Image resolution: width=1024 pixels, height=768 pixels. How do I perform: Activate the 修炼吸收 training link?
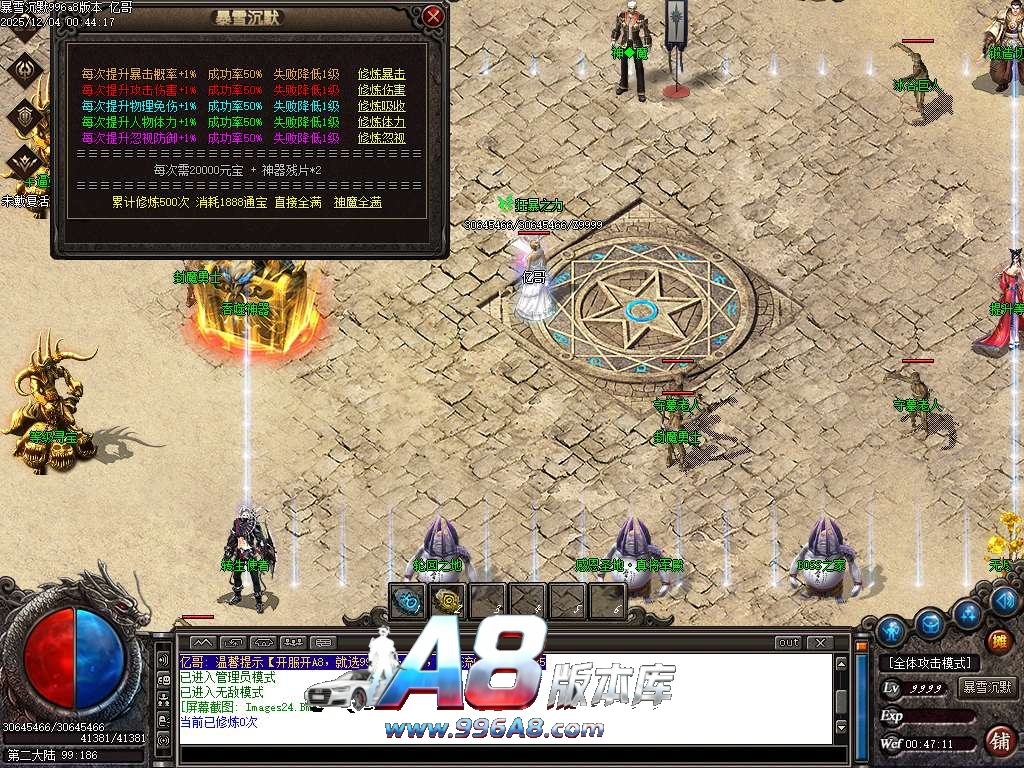(382, 106)
